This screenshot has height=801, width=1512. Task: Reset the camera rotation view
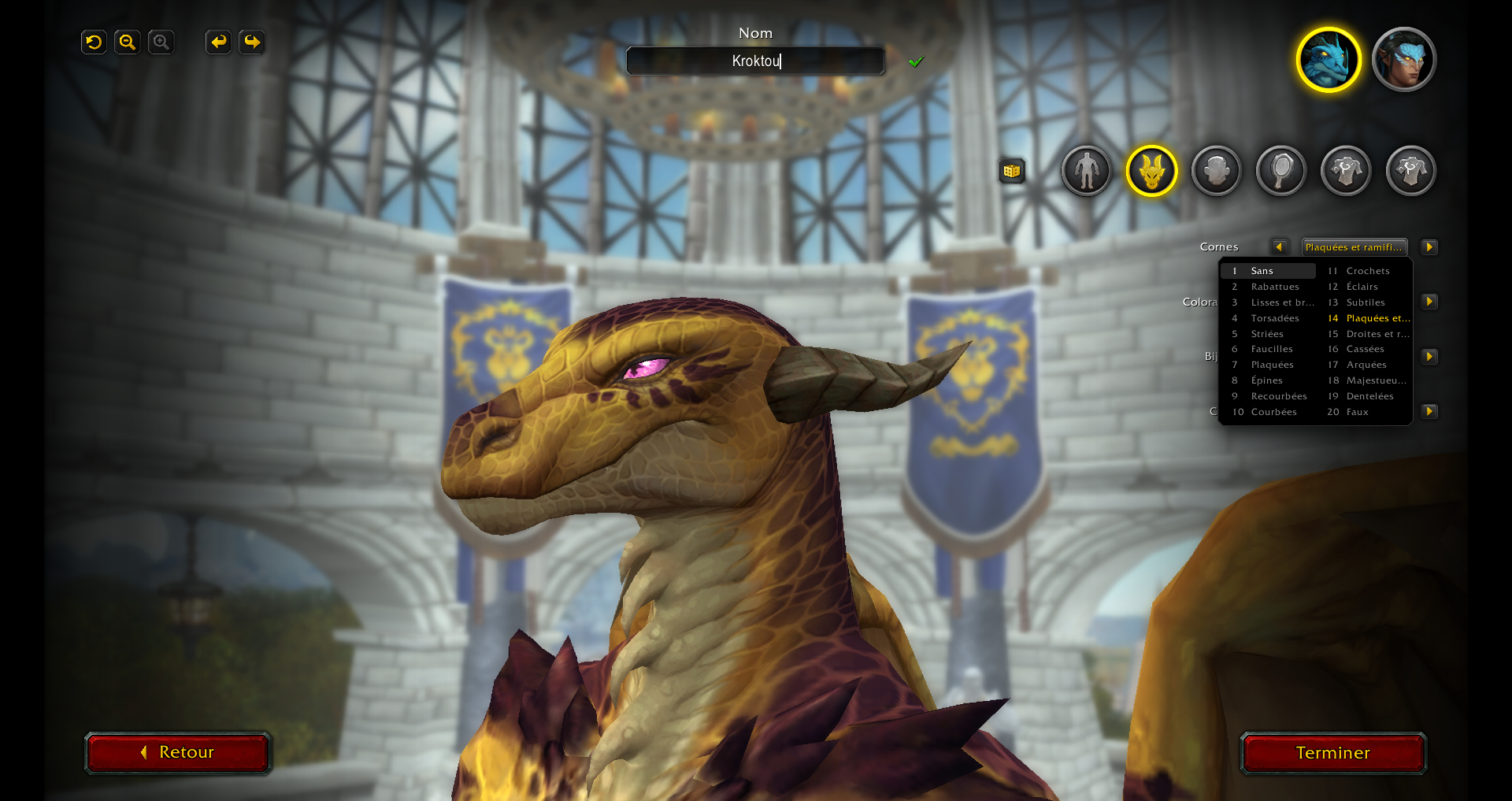[x=94, y=42]
